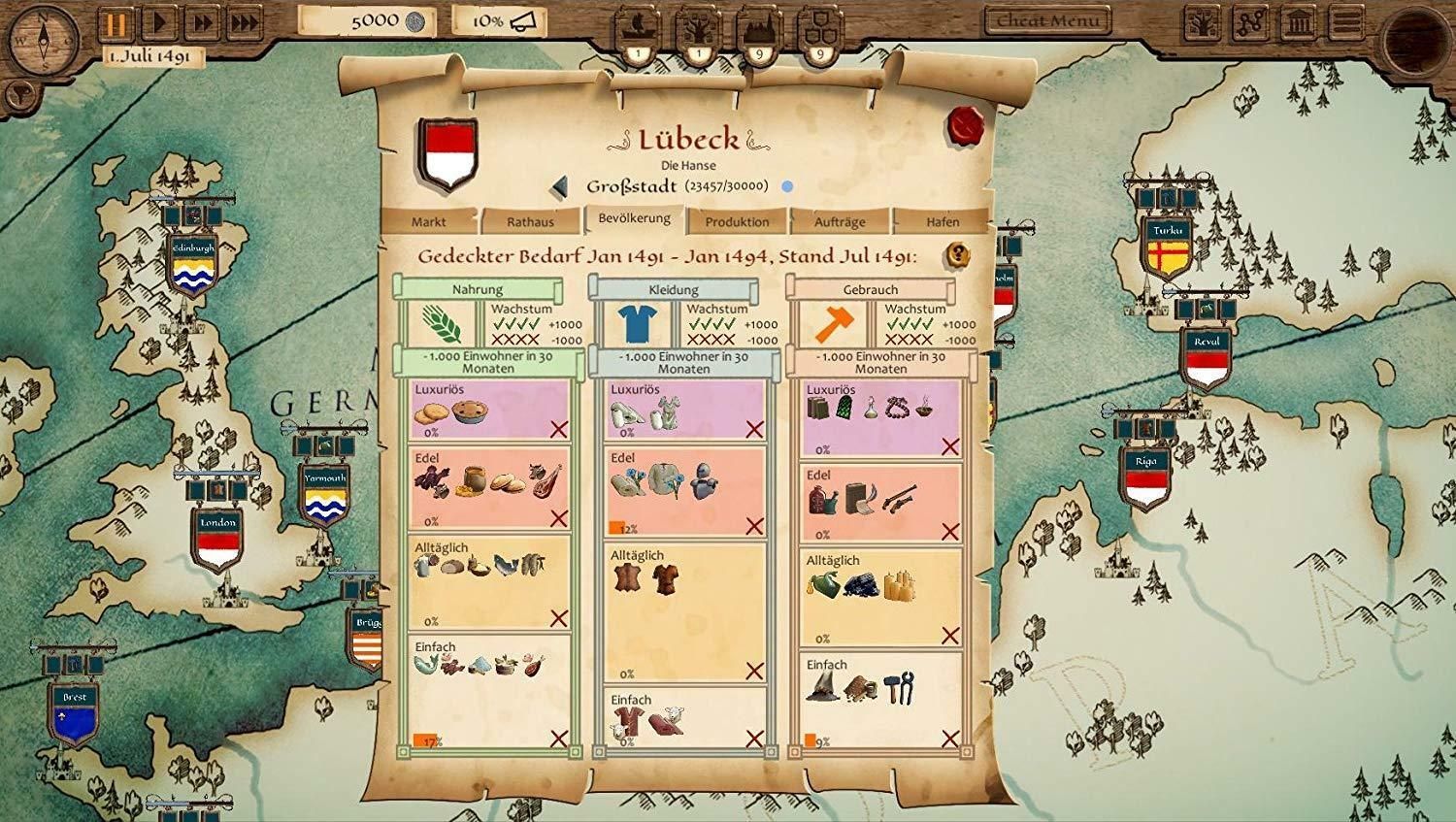Go to the Hafen tab
This screenshot has height=822, width=1456.
tap(943, 221)
